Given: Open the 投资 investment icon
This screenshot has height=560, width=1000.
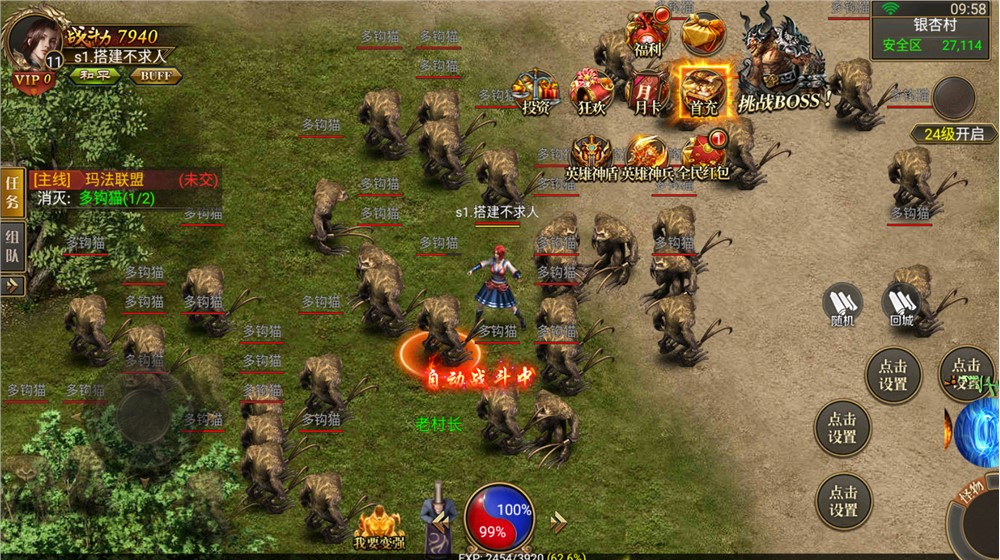Looking at the screenshot, I should point(536,91).
